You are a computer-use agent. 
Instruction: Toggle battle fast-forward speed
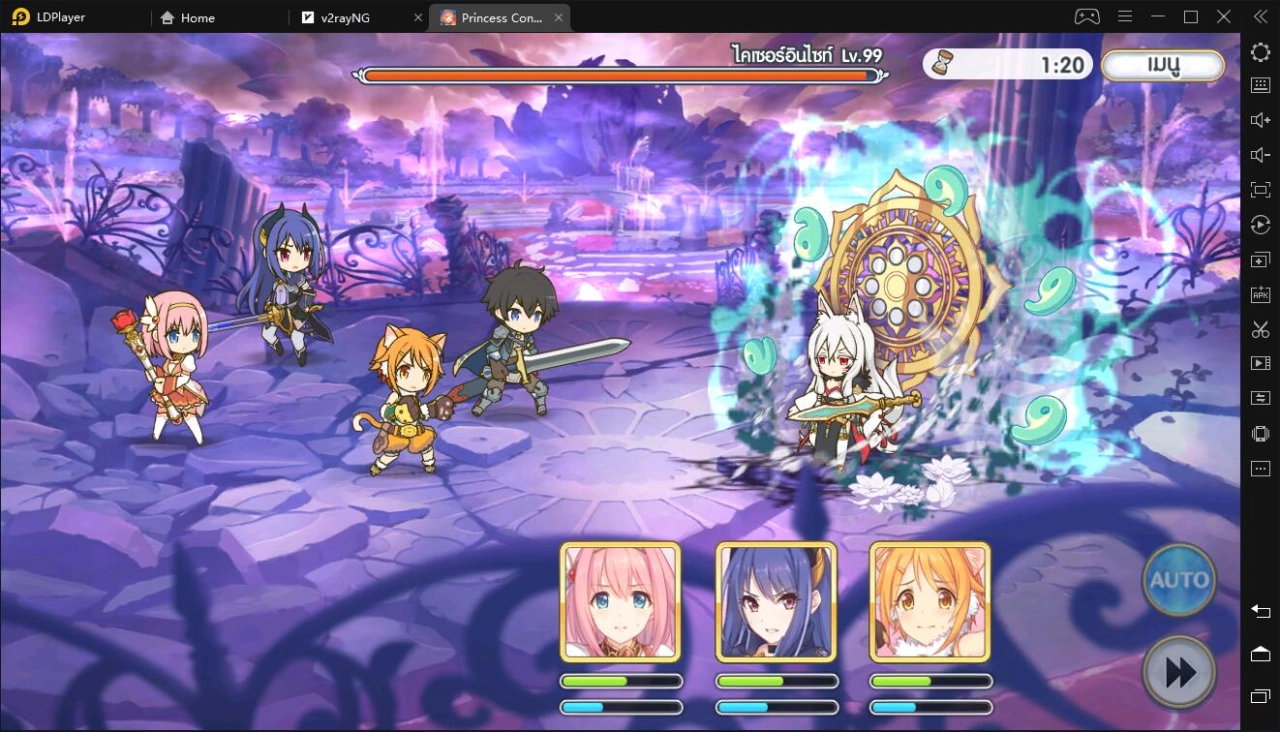[x=1179, y=671]
